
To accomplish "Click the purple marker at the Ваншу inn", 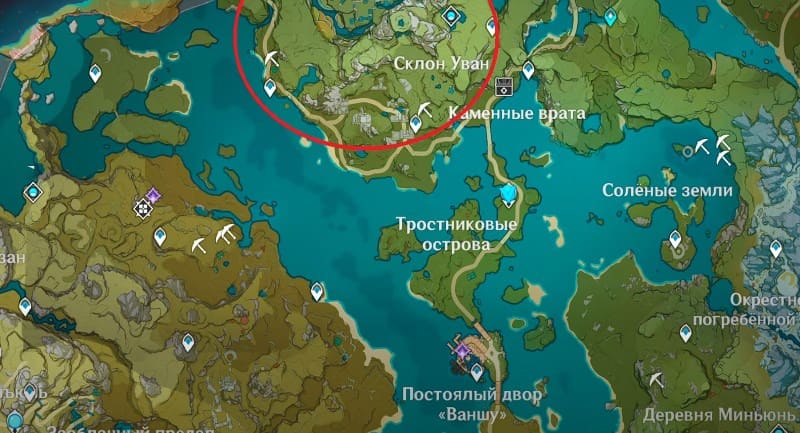I will [463, 350].
